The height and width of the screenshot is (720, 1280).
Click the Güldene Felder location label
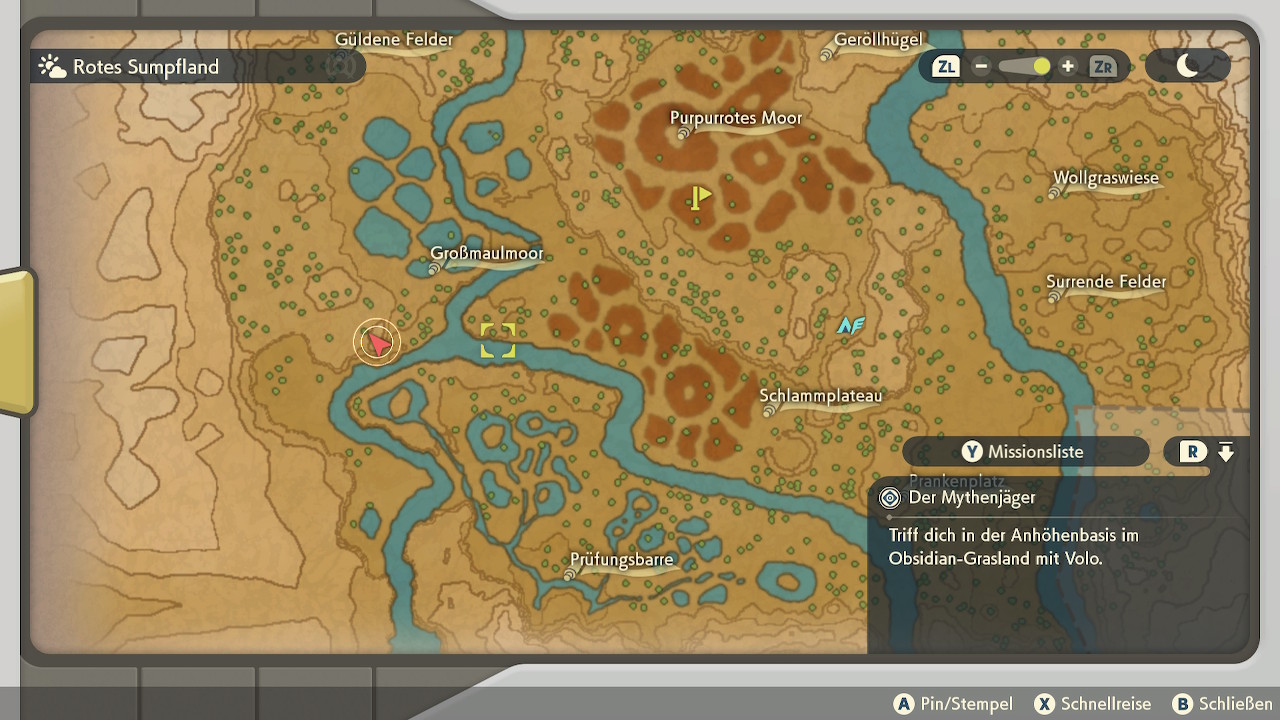coord(394,40)
